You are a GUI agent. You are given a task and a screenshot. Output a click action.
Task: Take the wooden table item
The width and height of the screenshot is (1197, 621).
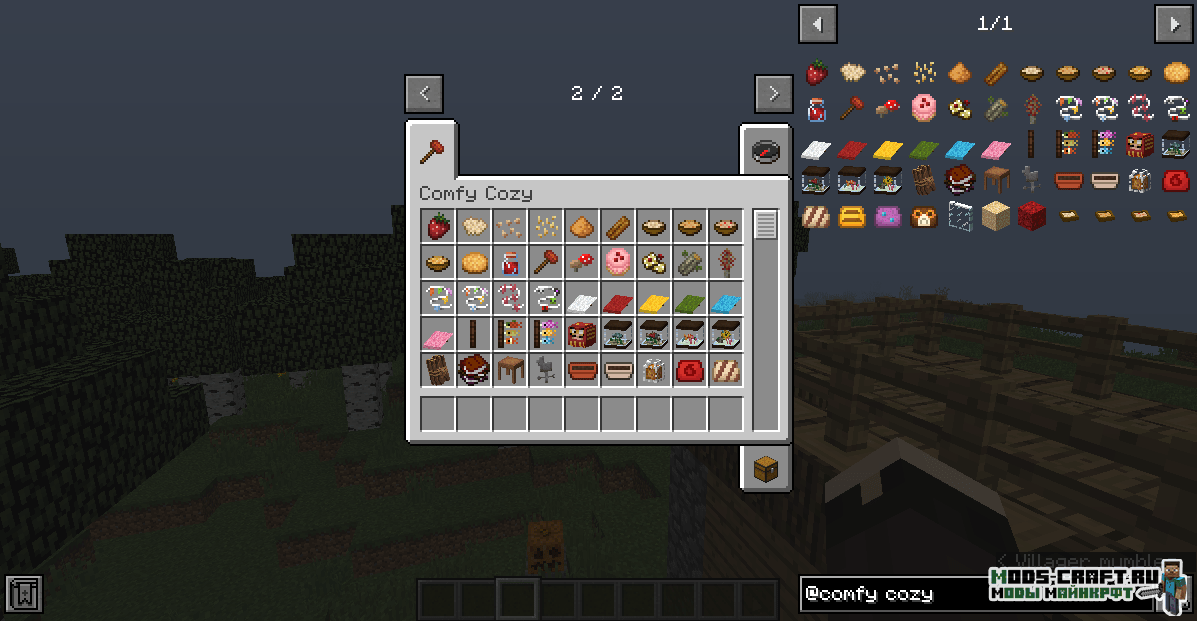[510, 371]
